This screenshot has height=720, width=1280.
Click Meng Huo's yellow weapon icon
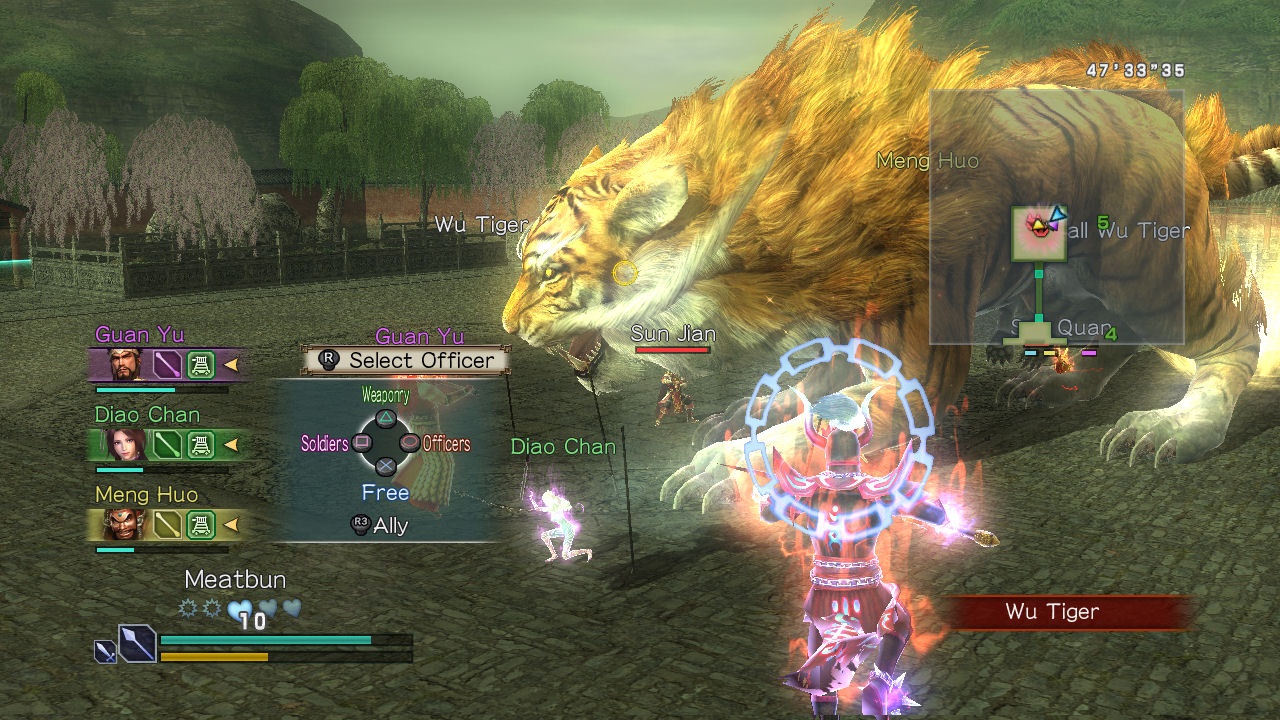point(167,524)
